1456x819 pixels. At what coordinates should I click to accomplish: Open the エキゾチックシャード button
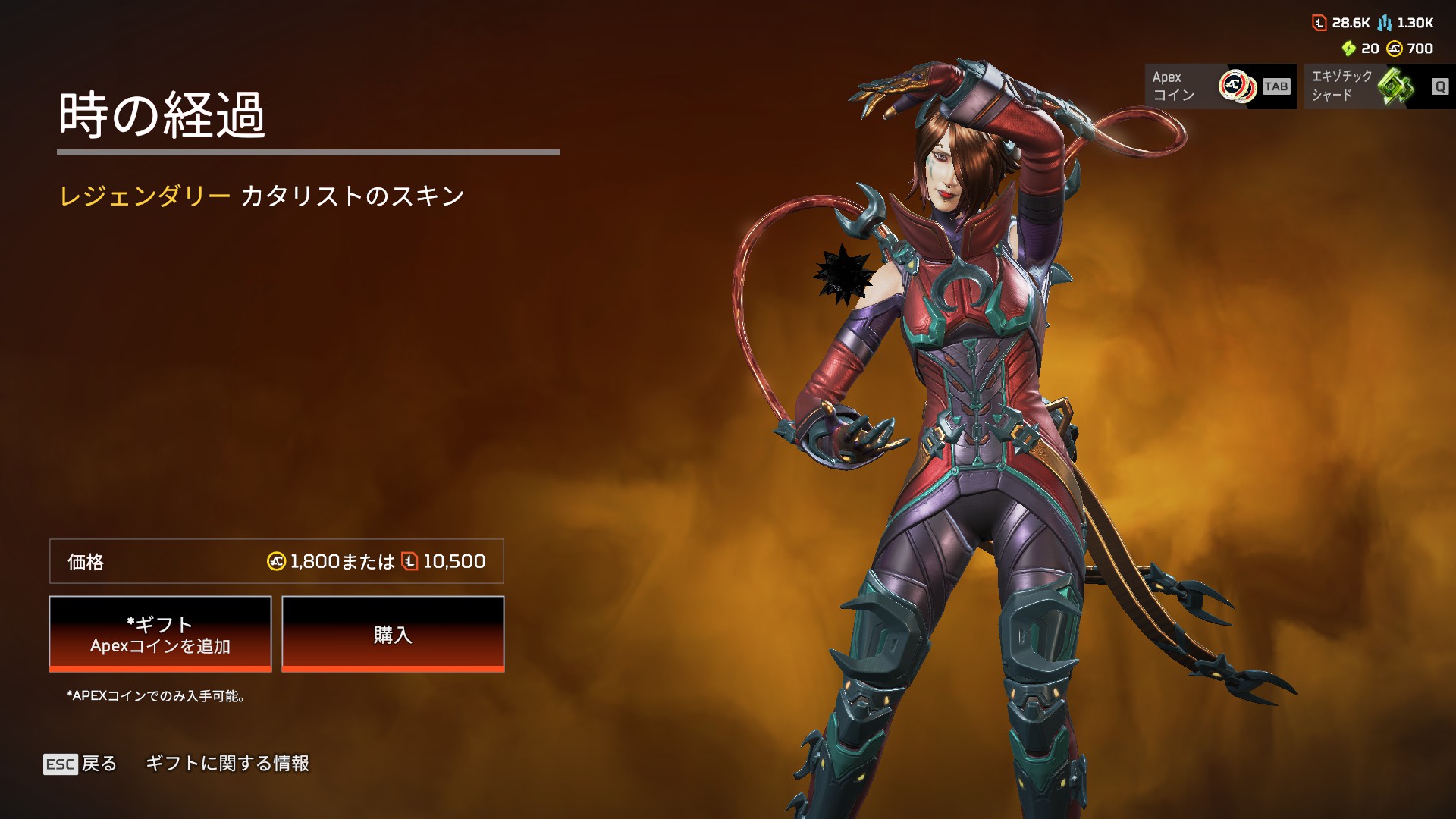coord(1379,86)
